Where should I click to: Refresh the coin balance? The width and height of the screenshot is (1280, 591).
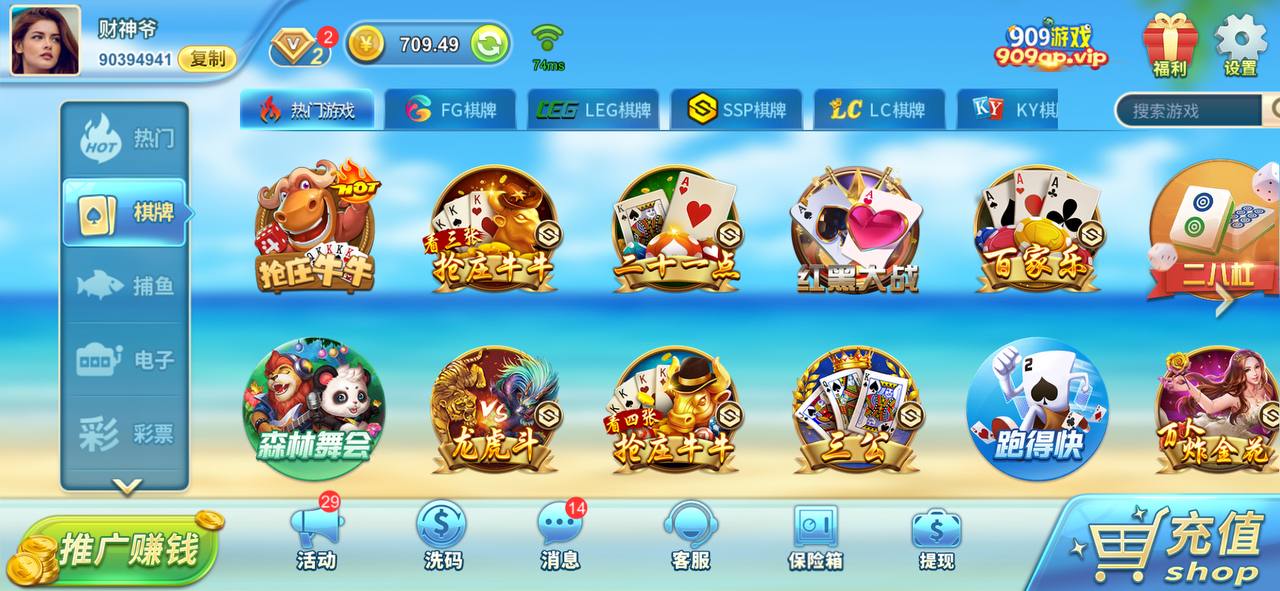point(489,44)
